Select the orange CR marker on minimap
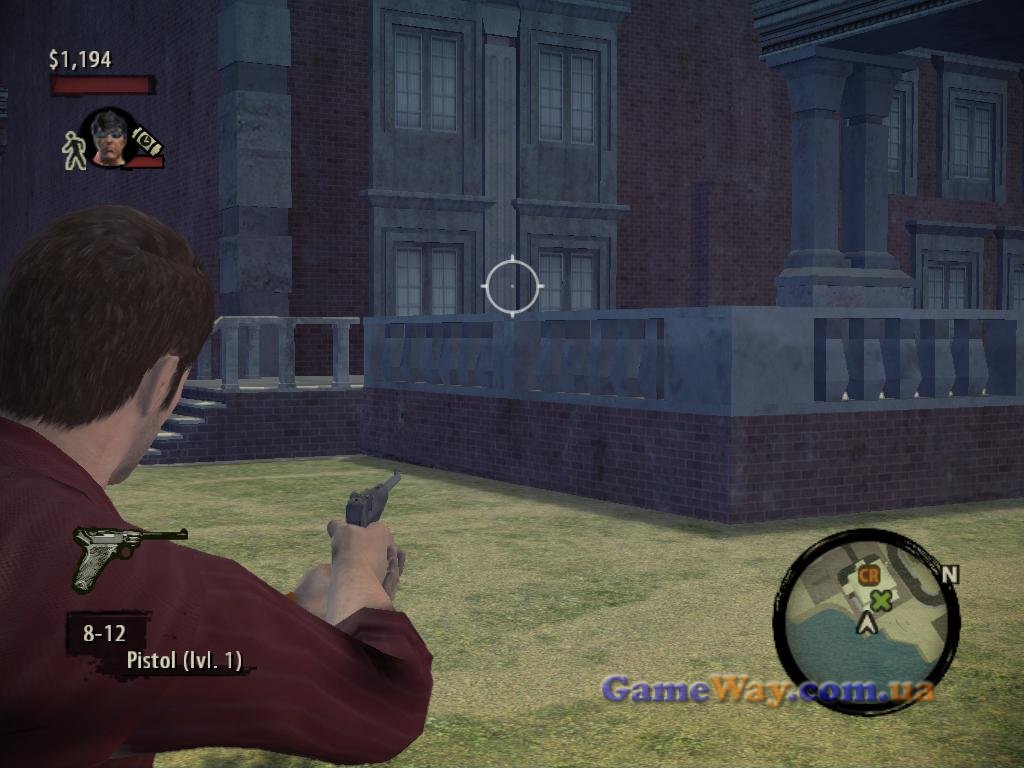Screen dimensions: 1024x768 (868, 575)
